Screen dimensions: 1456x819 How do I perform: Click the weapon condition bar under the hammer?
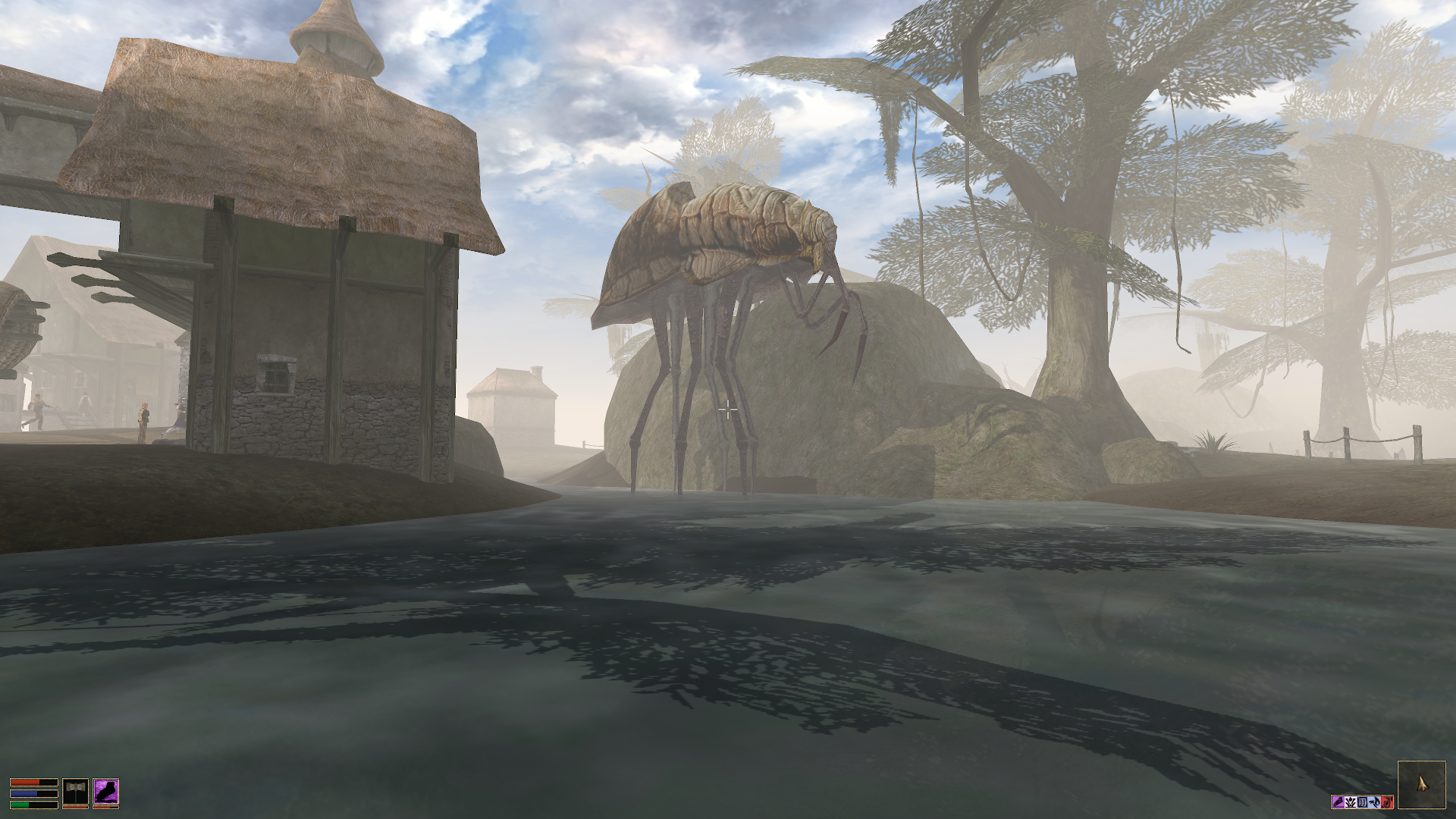point(75,808)
